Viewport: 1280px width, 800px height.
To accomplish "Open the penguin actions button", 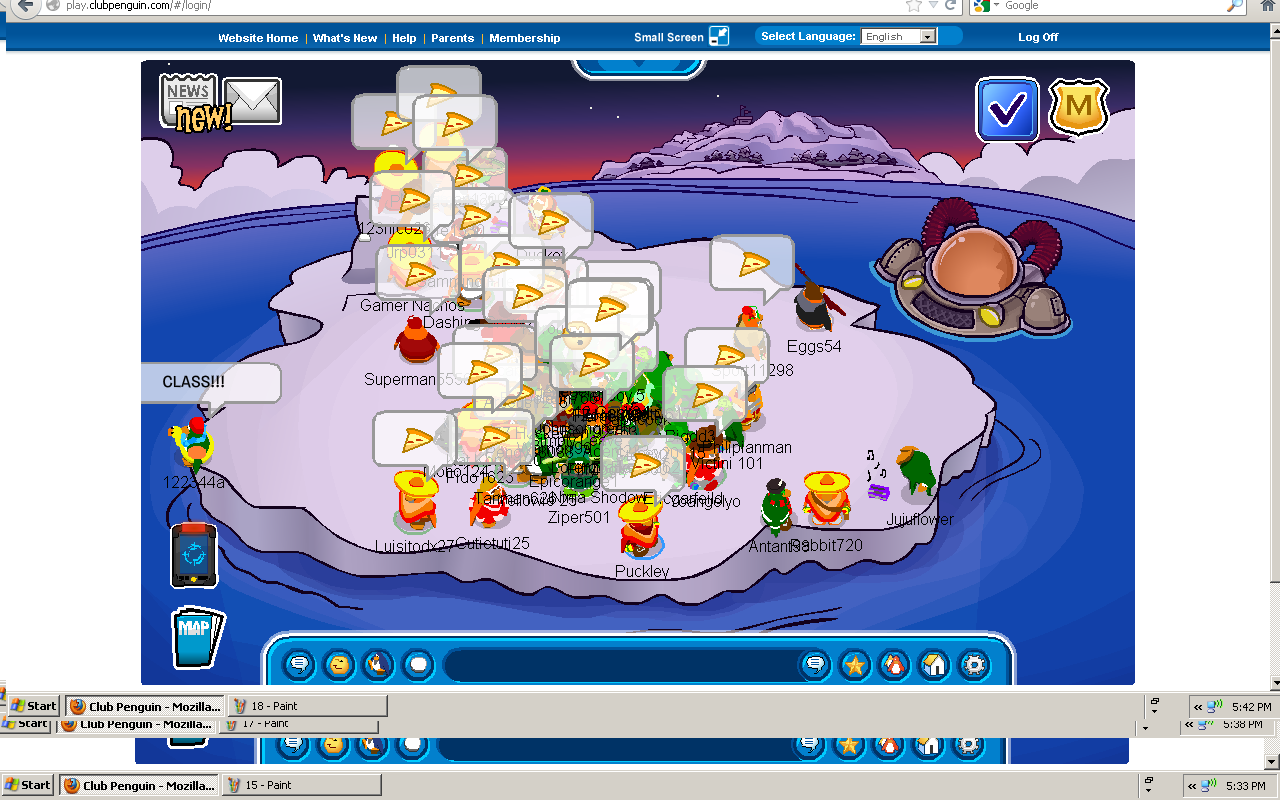I will click(378, 664).
